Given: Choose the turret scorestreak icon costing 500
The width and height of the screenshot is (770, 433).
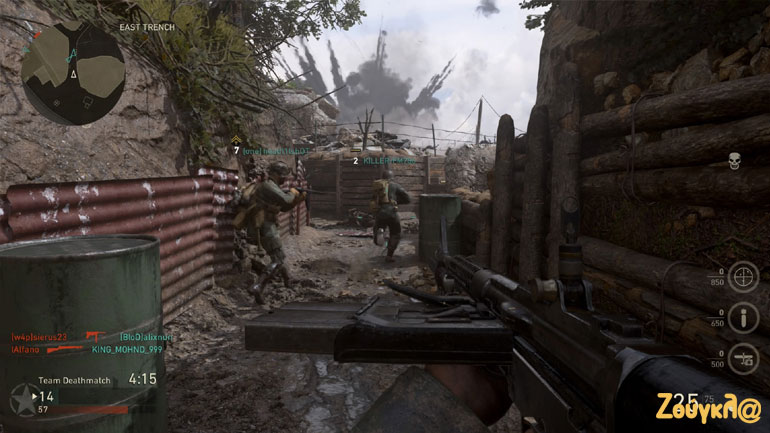Looking at the screenshot, I should point(742,359).
